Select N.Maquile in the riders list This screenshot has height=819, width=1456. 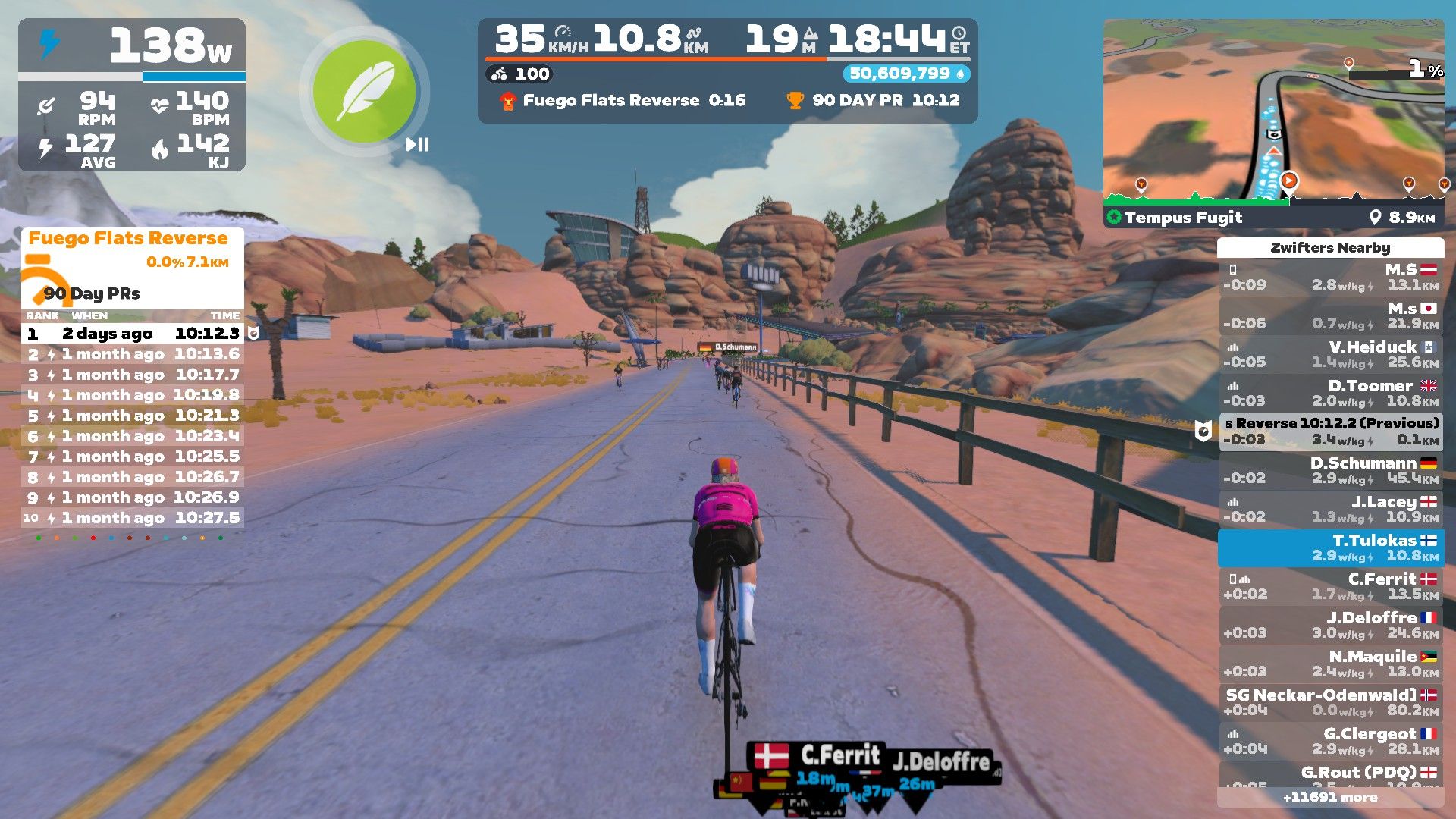(1331, 664)
